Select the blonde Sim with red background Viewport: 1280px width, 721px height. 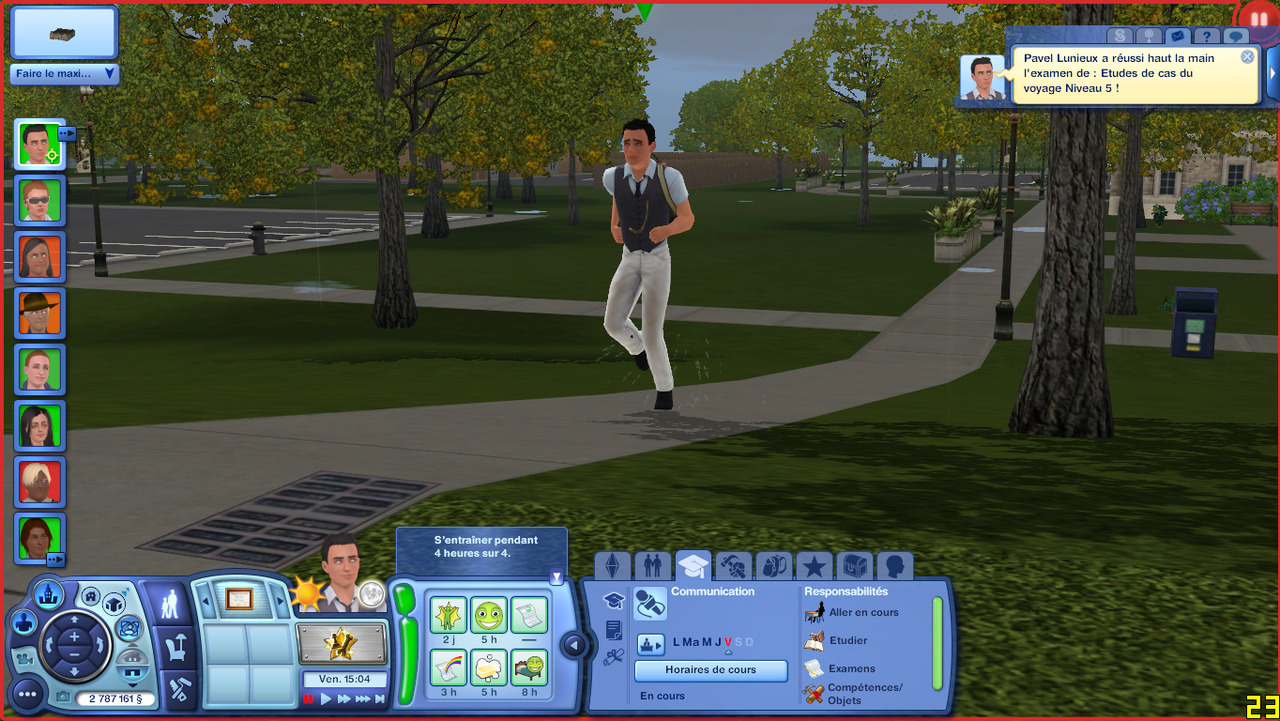(40, 482)
